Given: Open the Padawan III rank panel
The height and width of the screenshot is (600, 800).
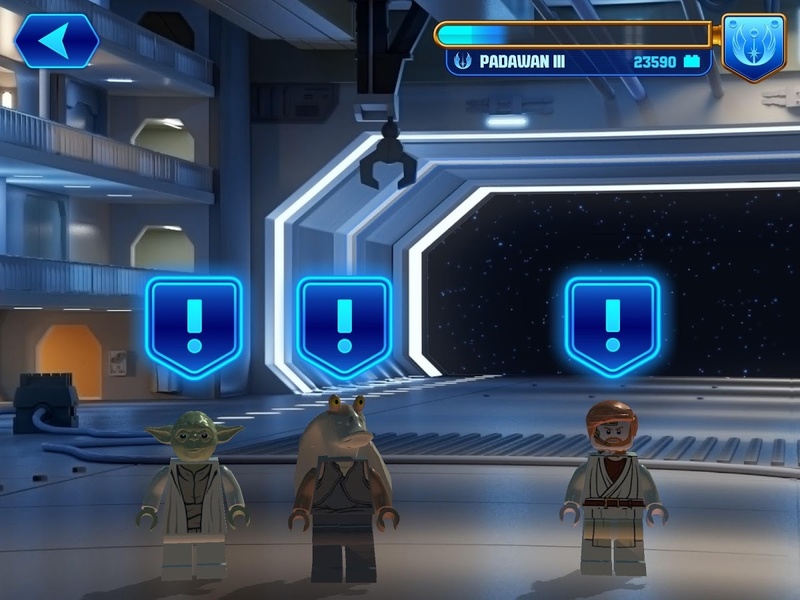Looking at the screenshot, I should 578,61.
